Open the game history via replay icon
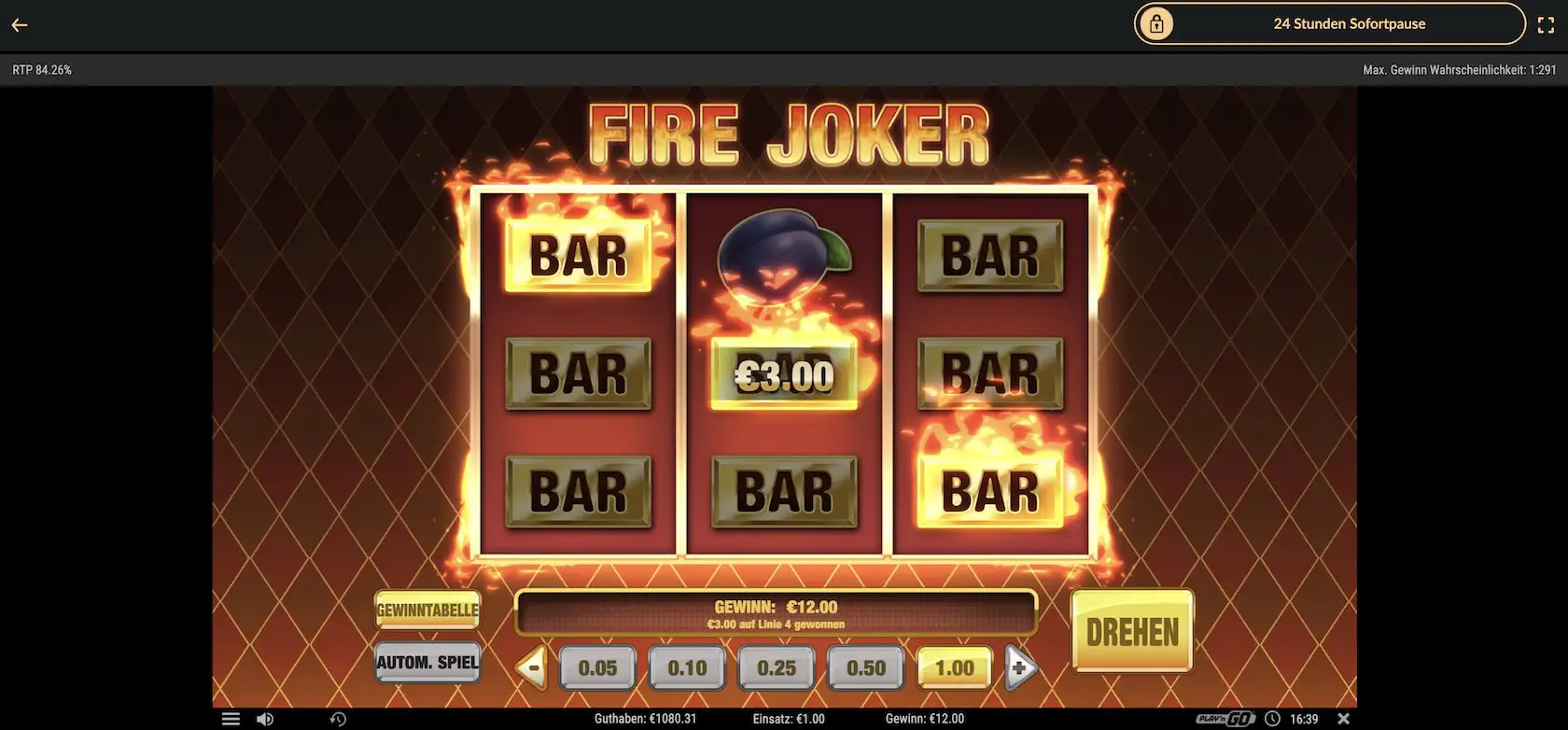The image size is (1568, 730). (x=338, y=718)
